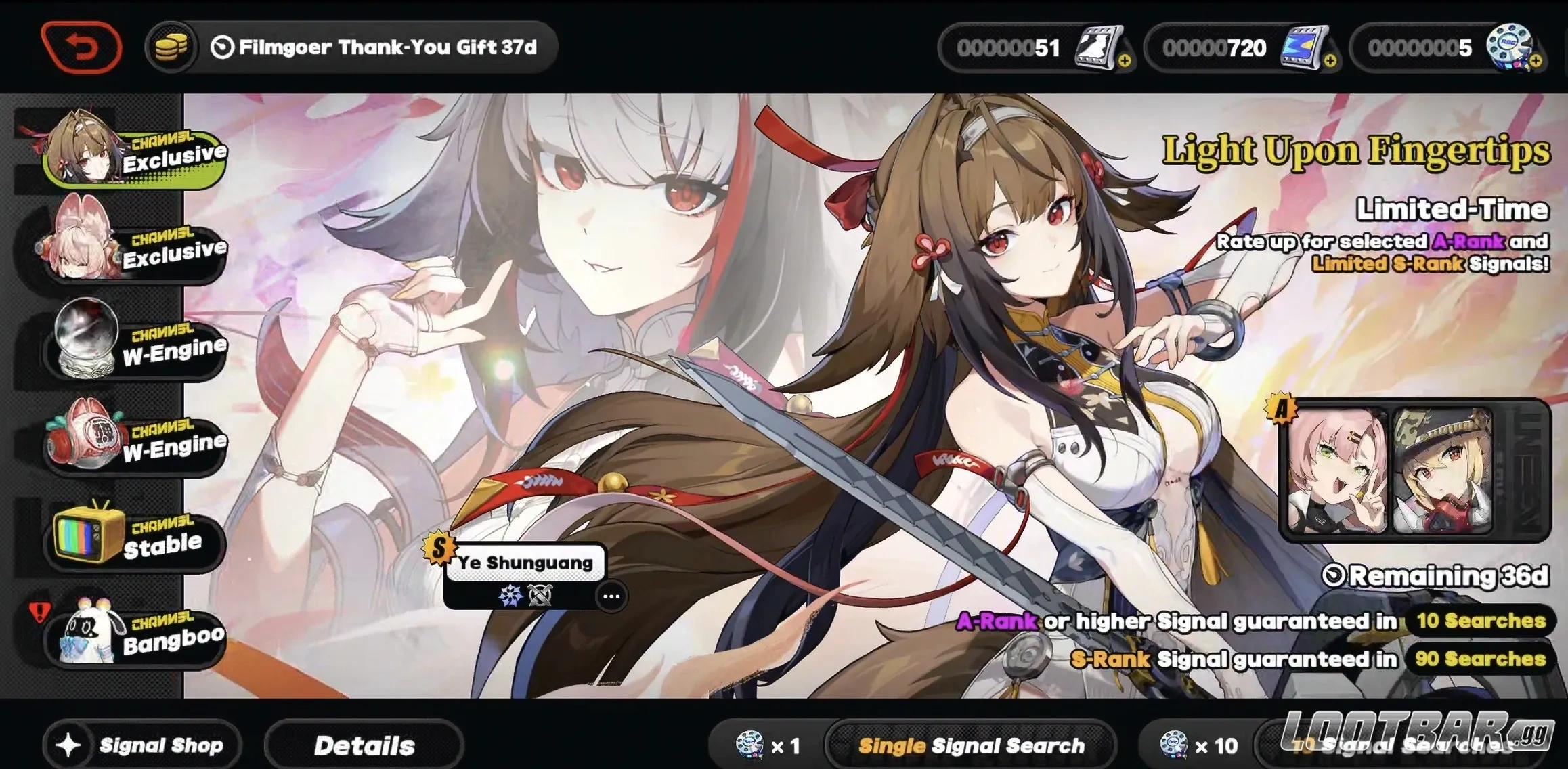Add to the 720 film currency

[x=1330, y=62]
